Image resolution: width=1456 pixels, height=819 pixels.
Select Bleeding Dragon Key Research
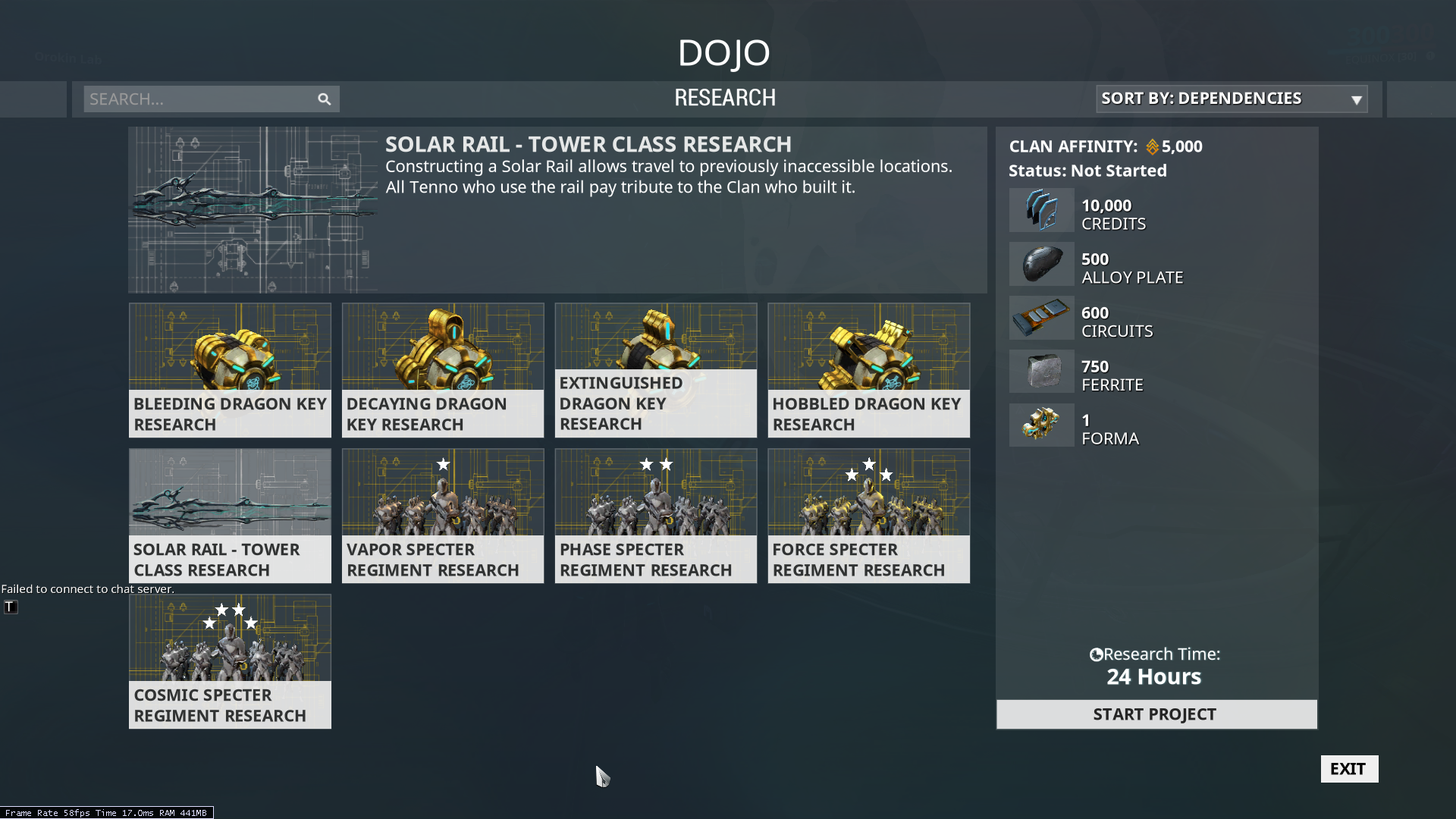pyautogui.click(x=230, y=370)
